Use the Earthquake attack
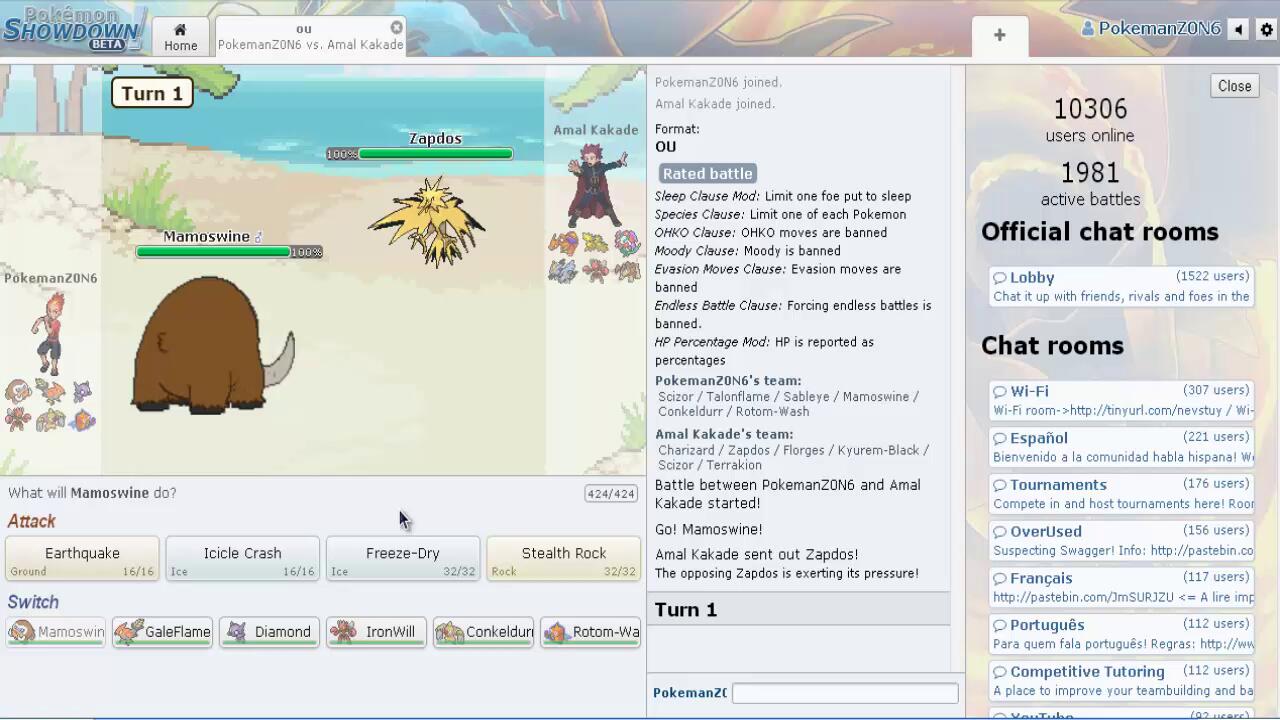This screenshot has width=1280, height=720. [x=82, y=559]
